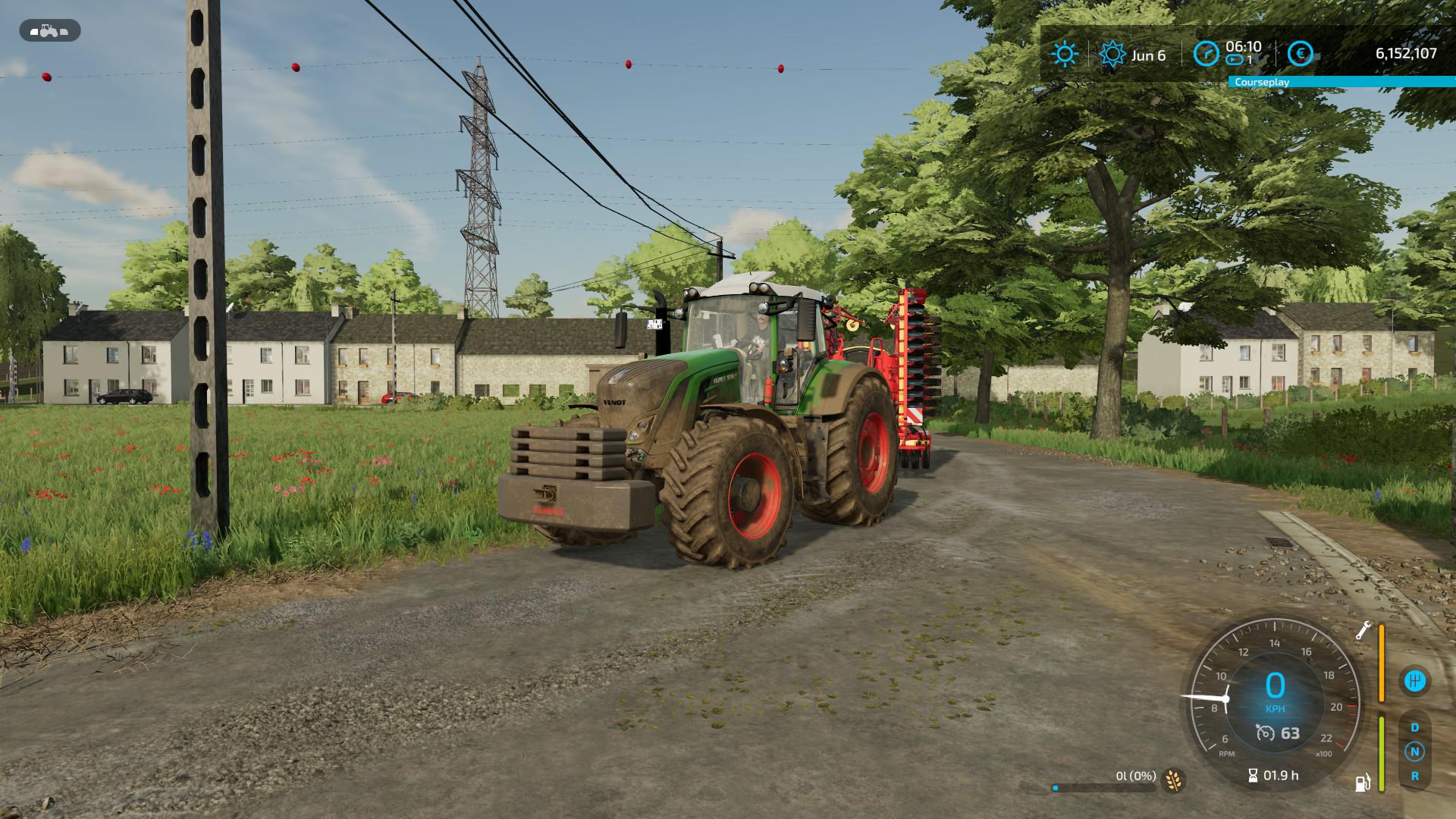The height and width of the screenshot is (819, 1456).
Task: Switch to Drive gear D
Action: (1414, 727)
